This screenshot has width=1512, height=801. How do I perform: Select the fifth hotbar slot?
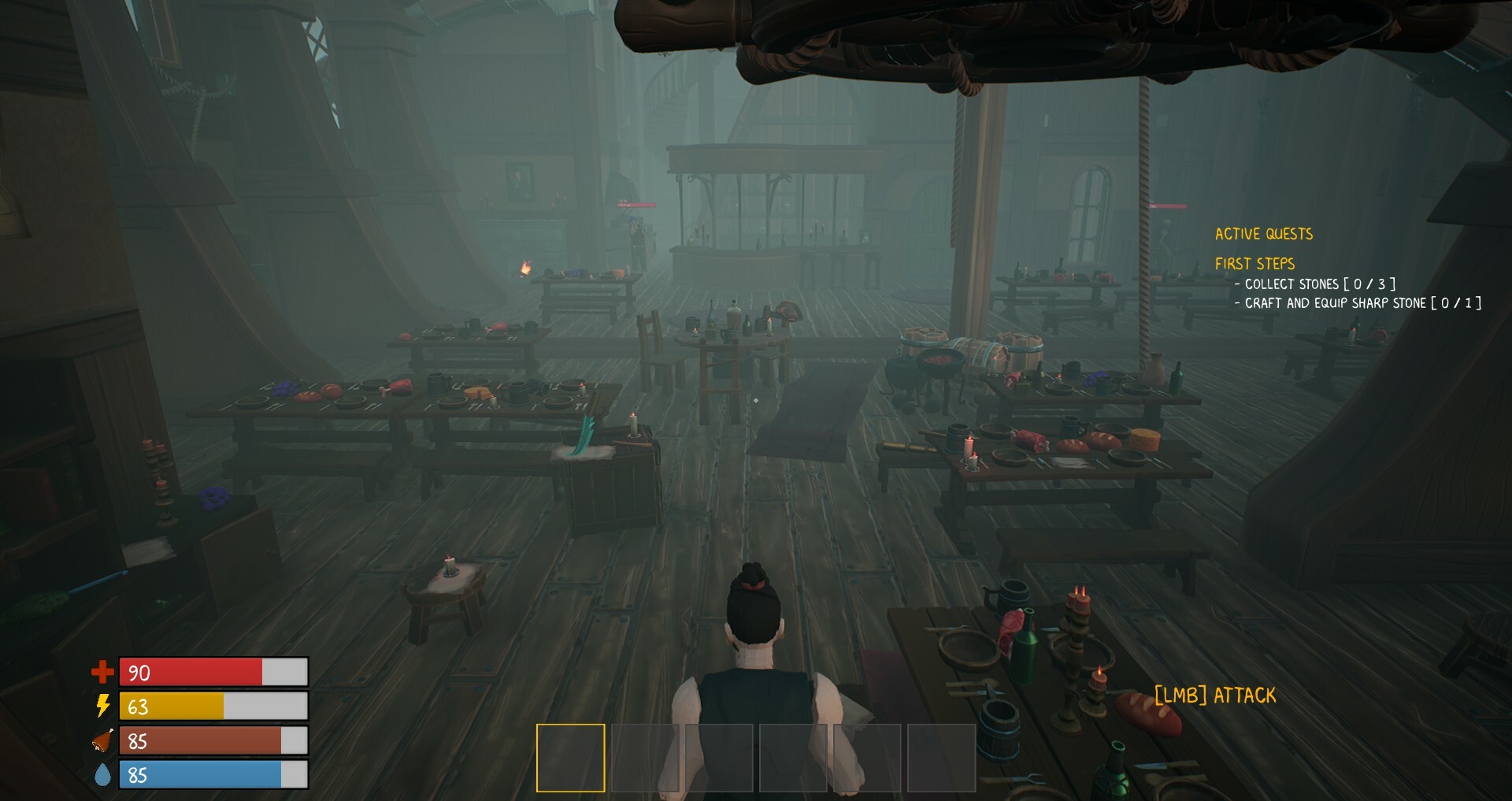[869, 758]
